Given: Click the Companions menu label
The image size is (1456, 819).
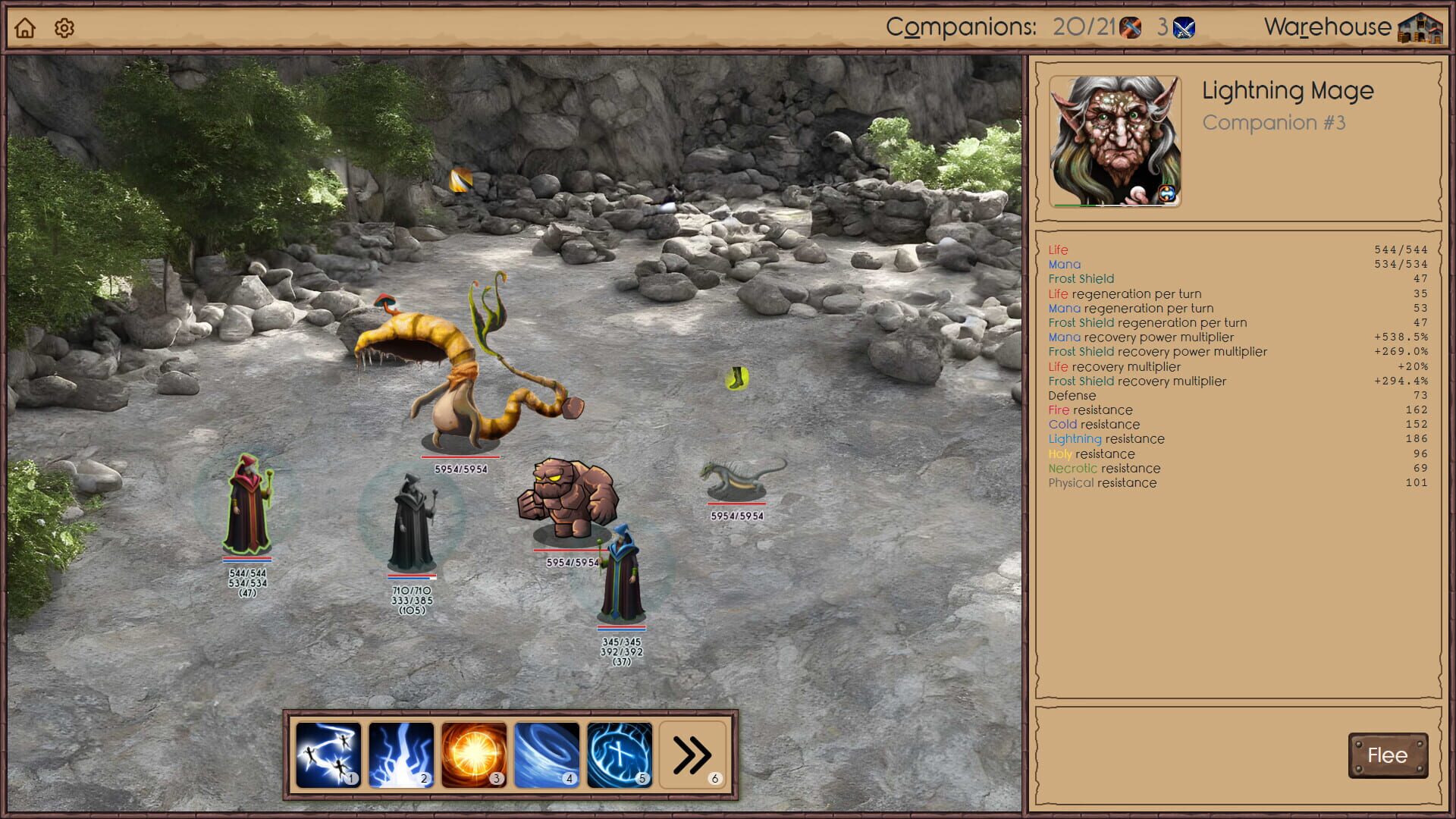Looking at the screenshot, I should pos(961,26).
